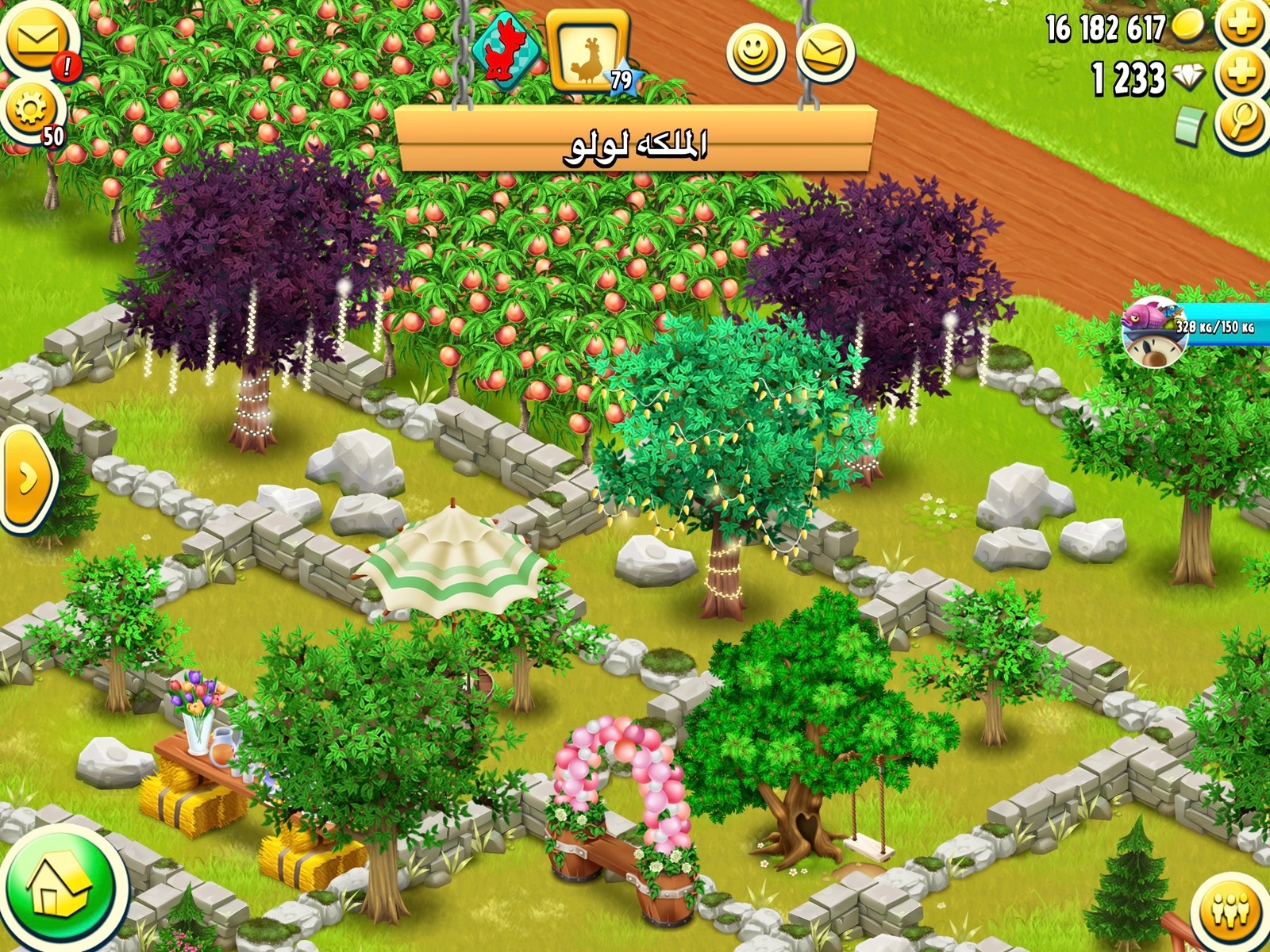The image size is (1270, 952).
Task: Buy diamonds using the plus button
Action: [x=1242, y=75]
